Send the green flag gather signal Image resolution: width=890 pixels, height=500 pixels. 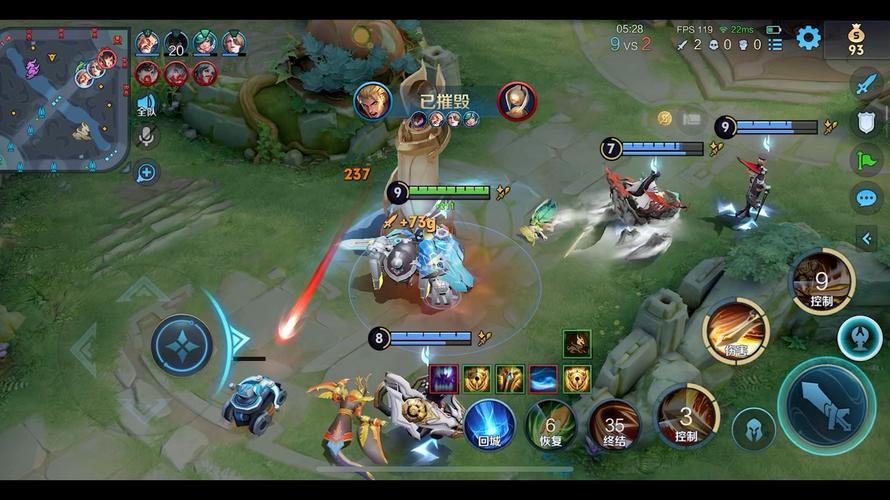tap(865, 160)
